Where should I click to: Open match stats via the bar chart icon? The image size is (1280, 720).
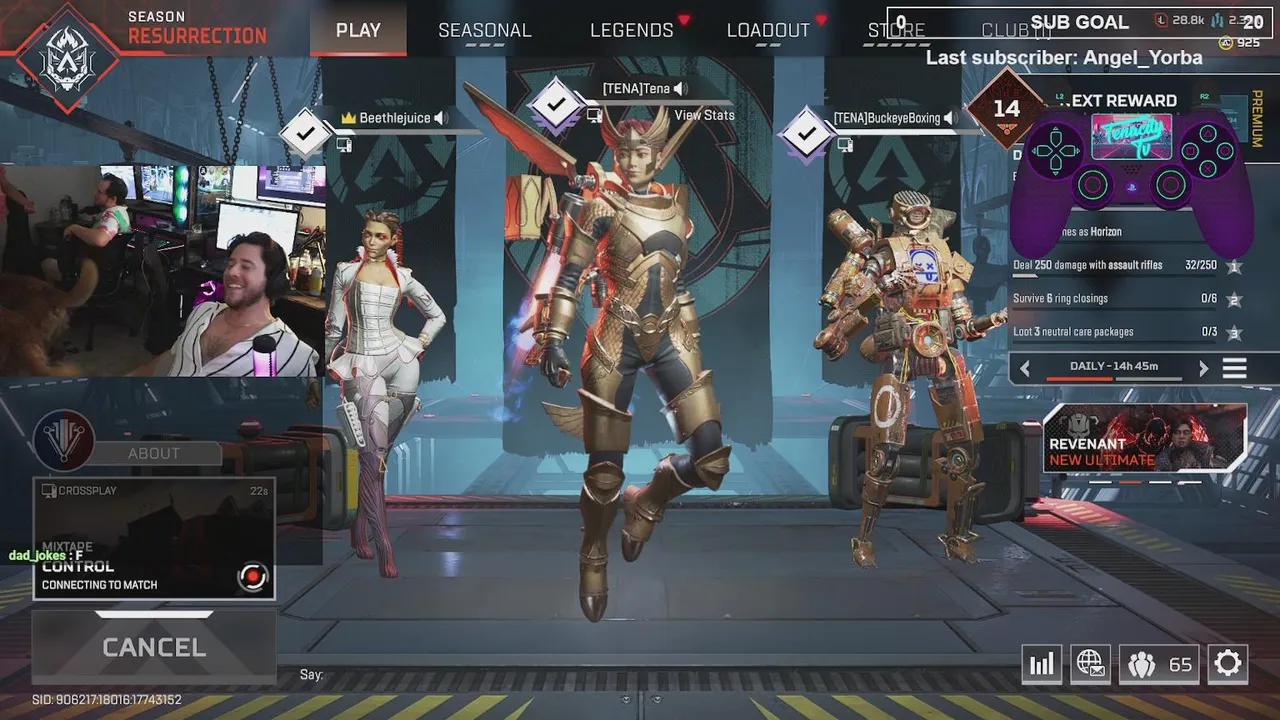[1041, 663]
